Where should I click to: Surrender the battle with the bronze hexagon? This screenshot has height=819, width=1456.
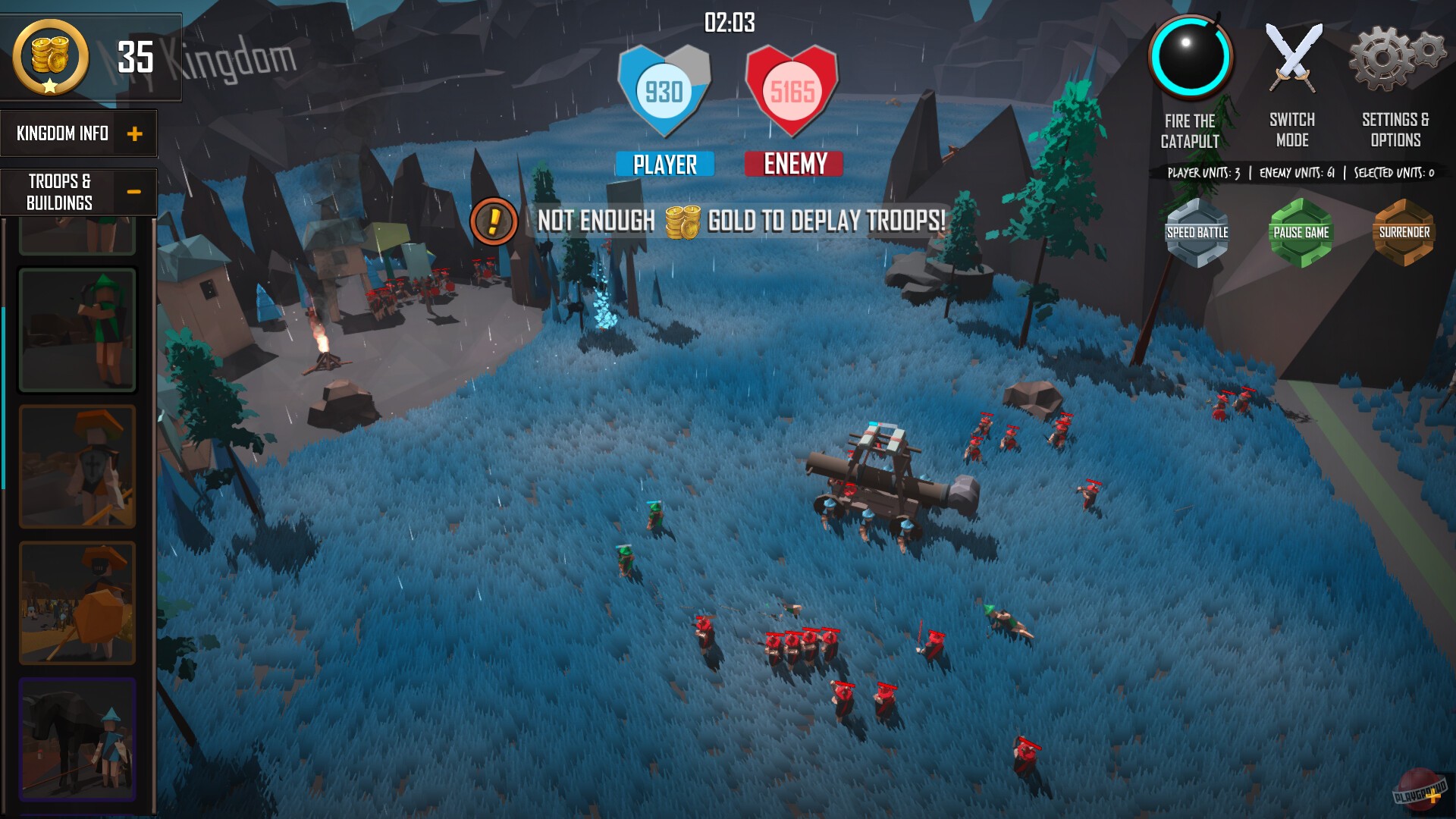pyautogui.click(x=1404, y=234)
